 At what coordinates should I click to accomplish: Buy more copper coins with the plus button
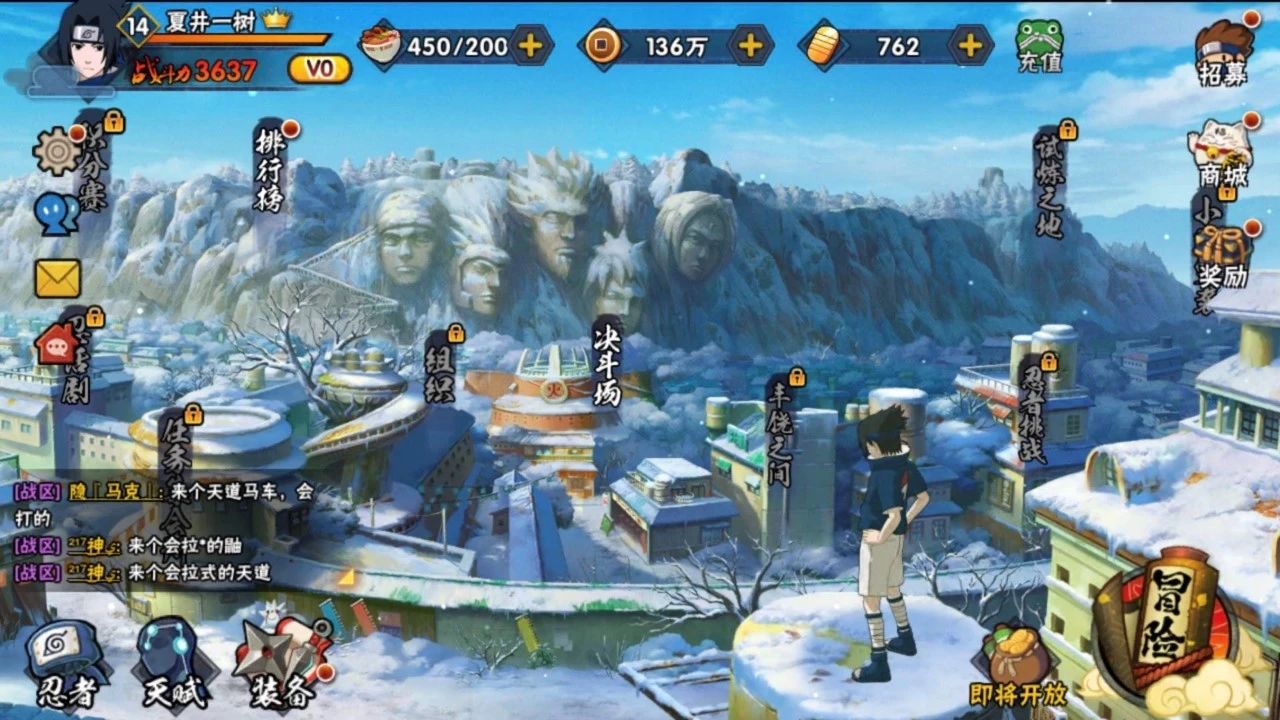(x=750, y=45)
